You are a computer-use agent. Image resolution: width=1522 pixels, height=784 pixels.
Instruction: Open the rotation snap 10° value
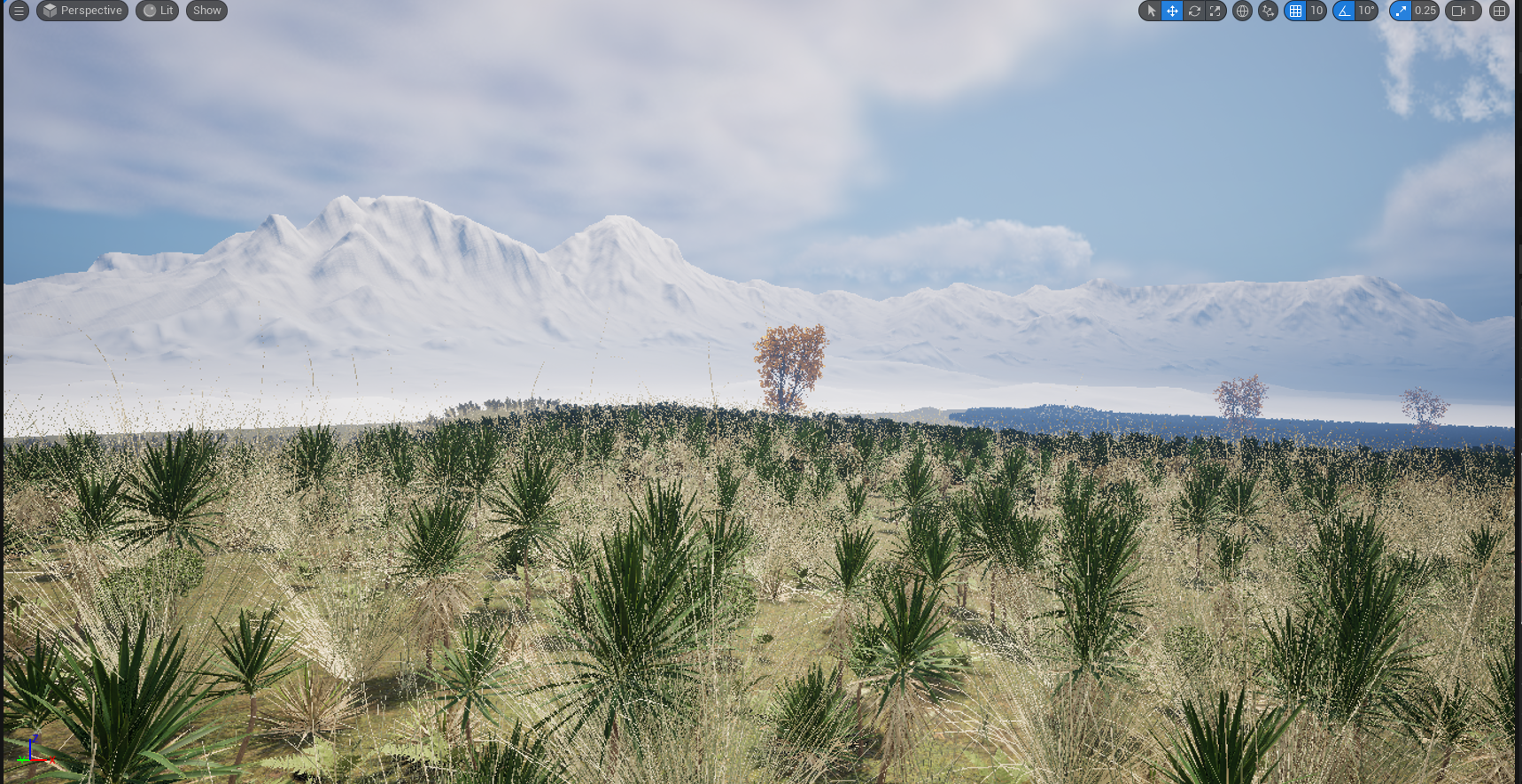pyautogui.click(x=1367, y=11)
